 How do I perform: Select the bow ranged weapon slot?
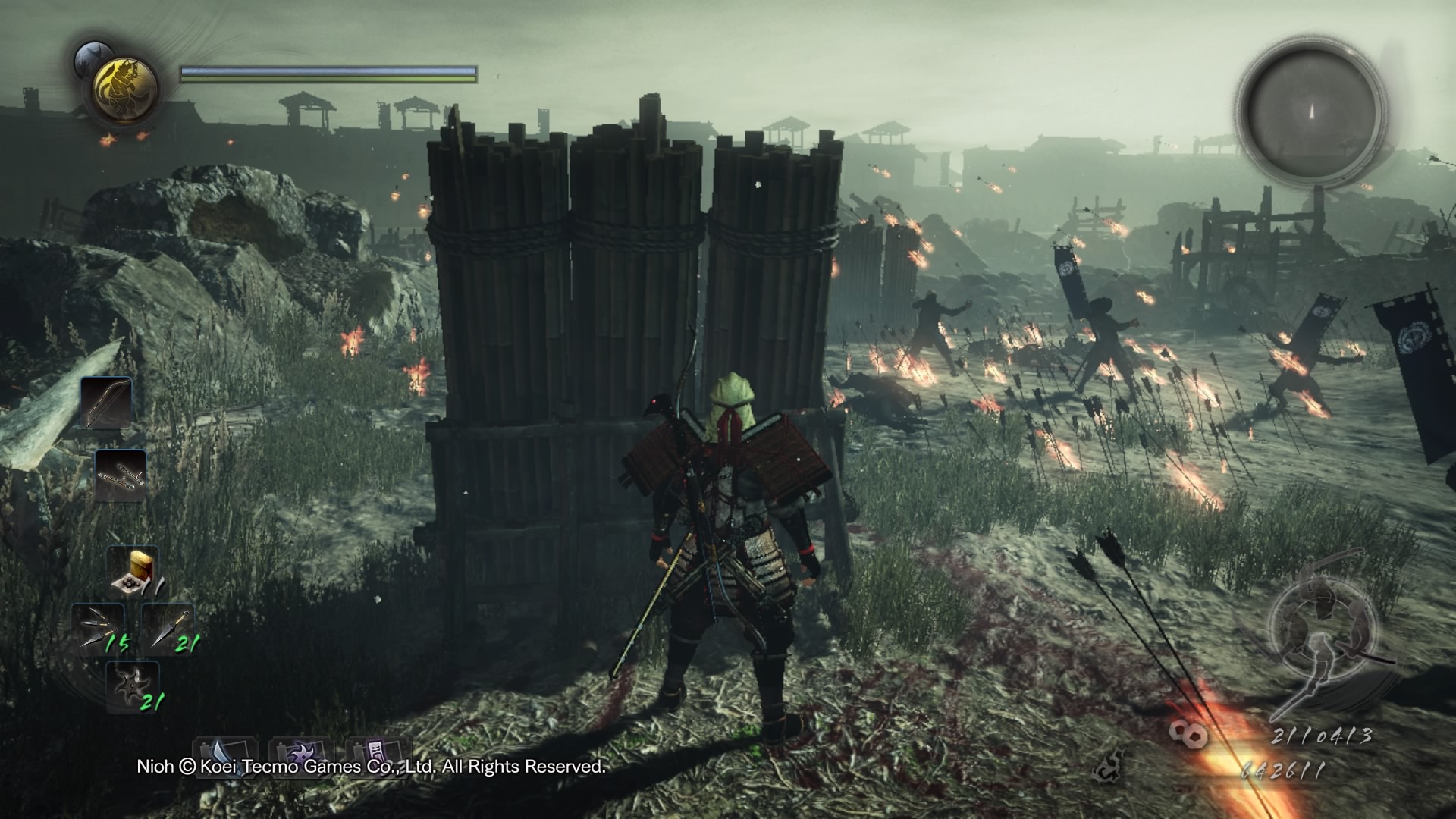pyautogui.click(x=106, y=403)
